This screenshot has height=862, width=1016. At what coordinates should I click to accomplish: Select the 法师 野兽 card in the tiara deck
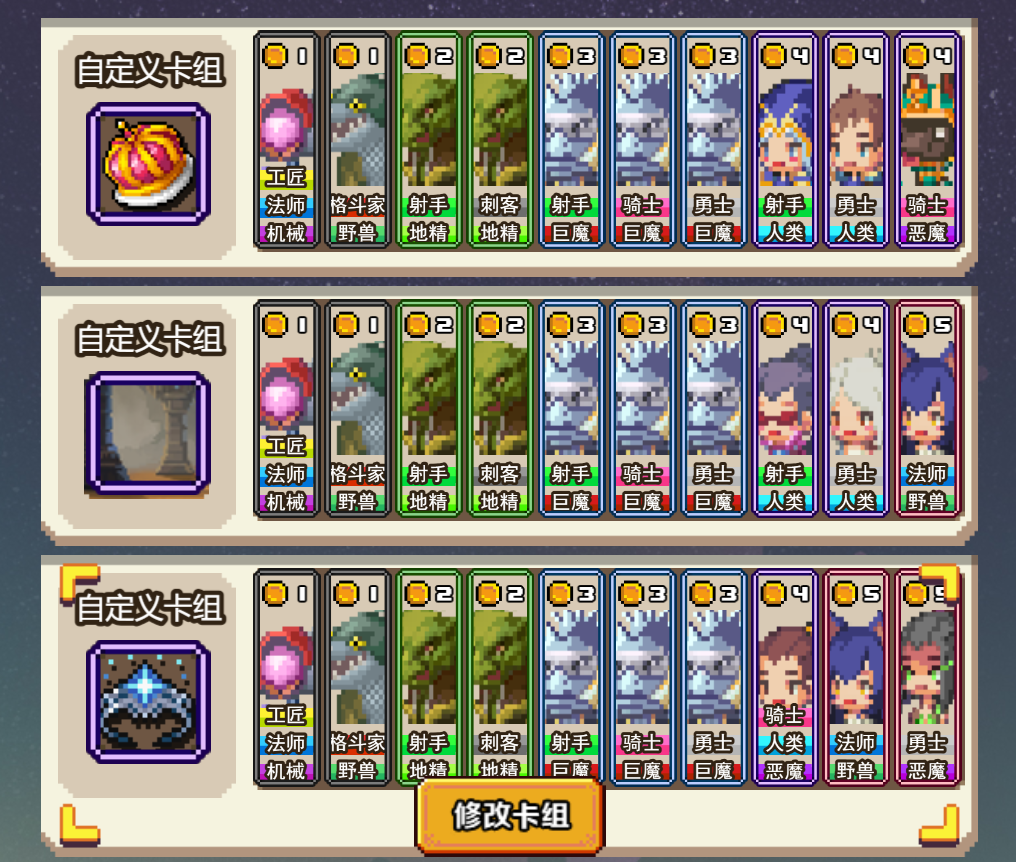[856, 678]
